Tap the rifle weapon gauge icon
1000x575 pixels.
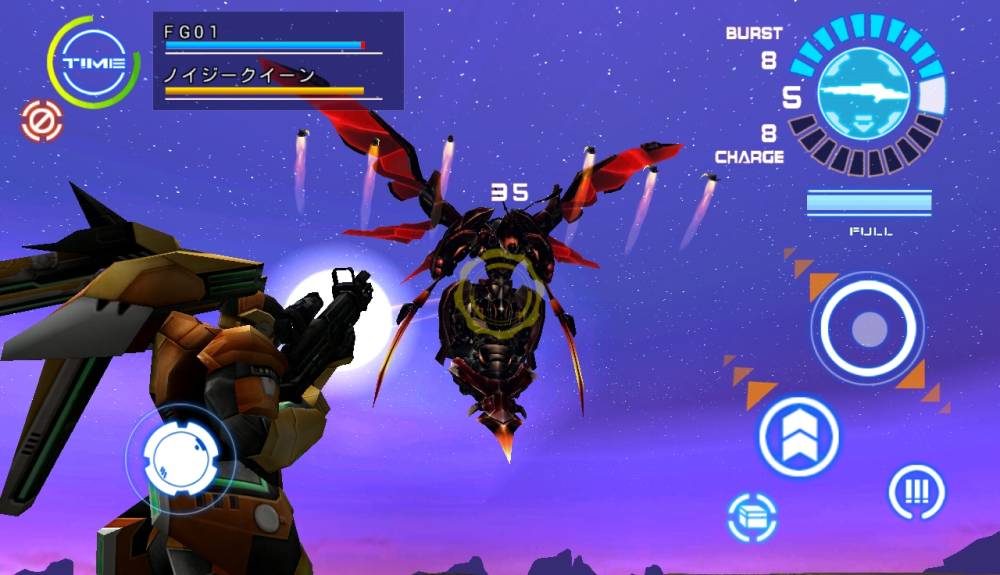click(864, 94)
